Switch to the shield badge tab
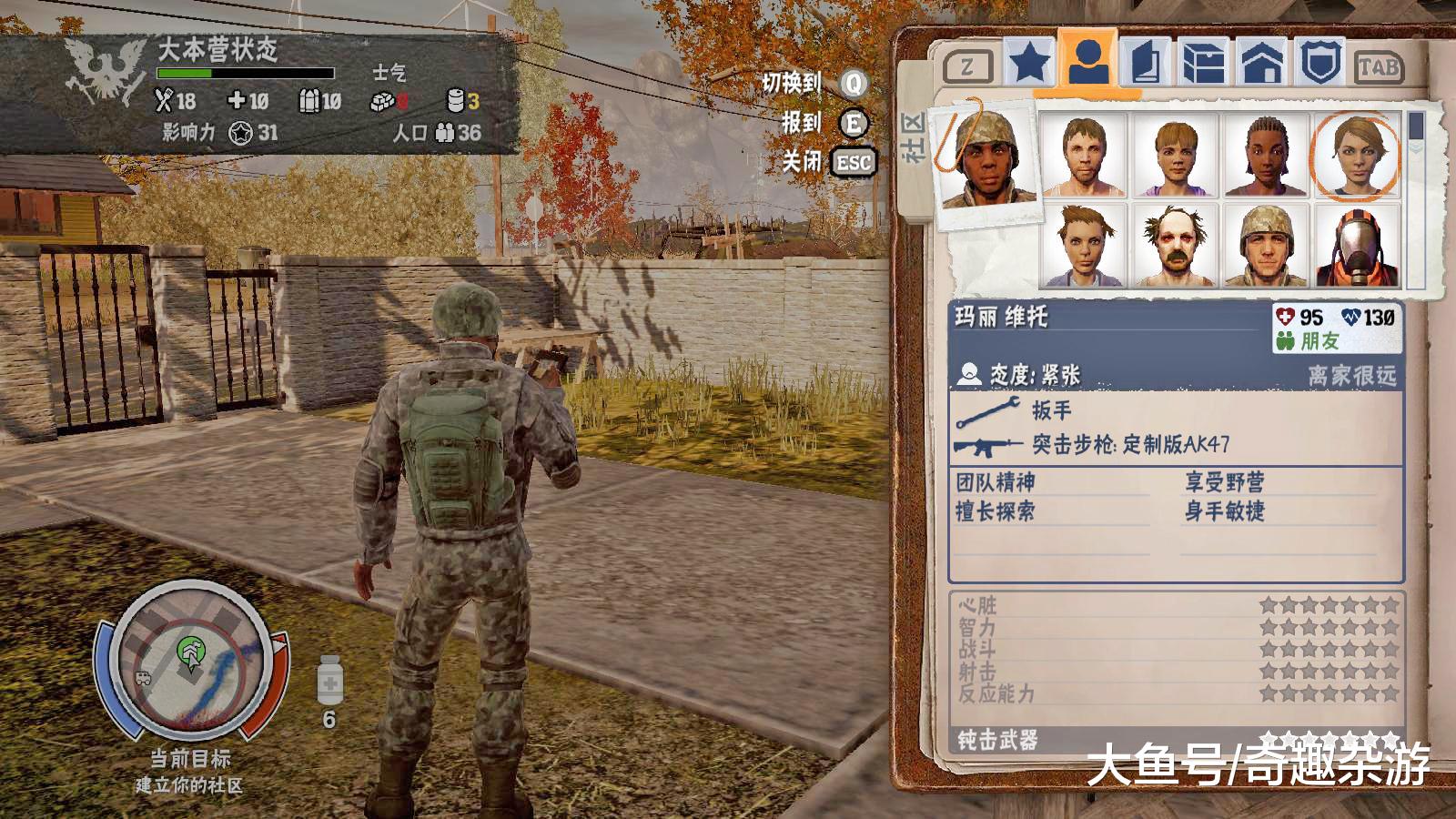The height and width of the screenshot is (819, 1456). click(1319, 62)
